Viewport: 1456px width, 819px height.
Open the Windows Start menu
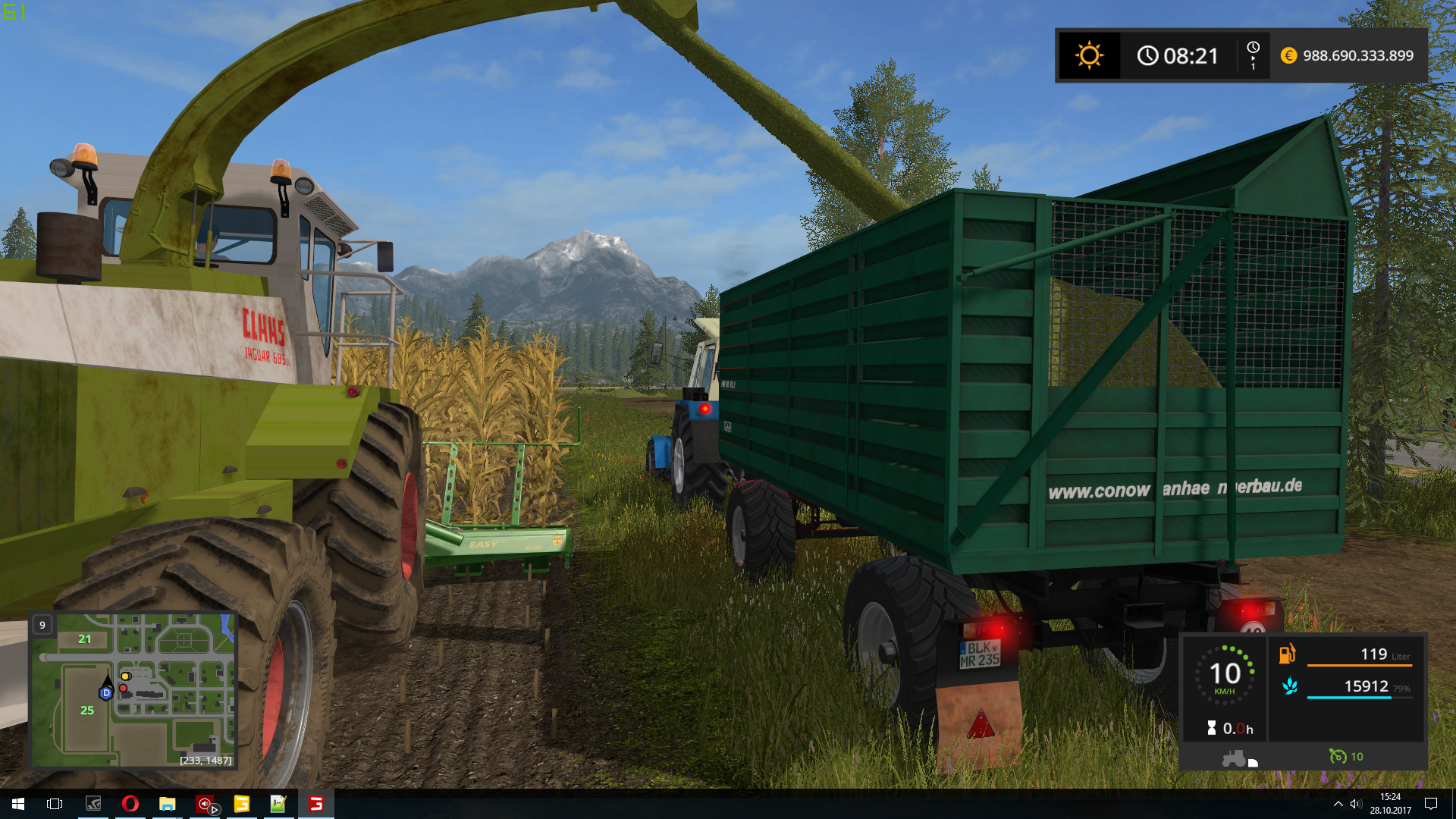click(18, 804)
